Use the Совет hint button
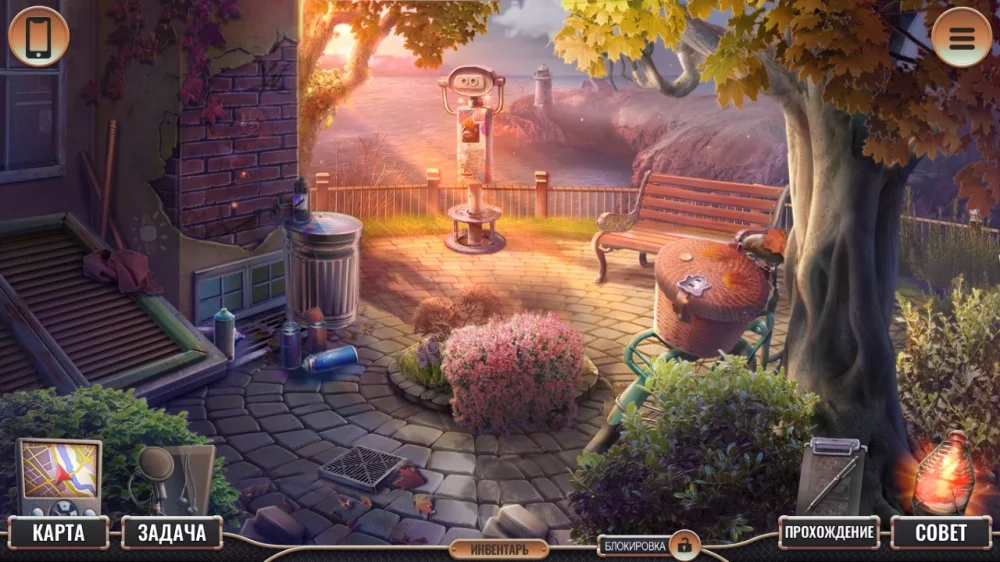Viewport: 1000px width, 562px height. click(x=940, y=533)
